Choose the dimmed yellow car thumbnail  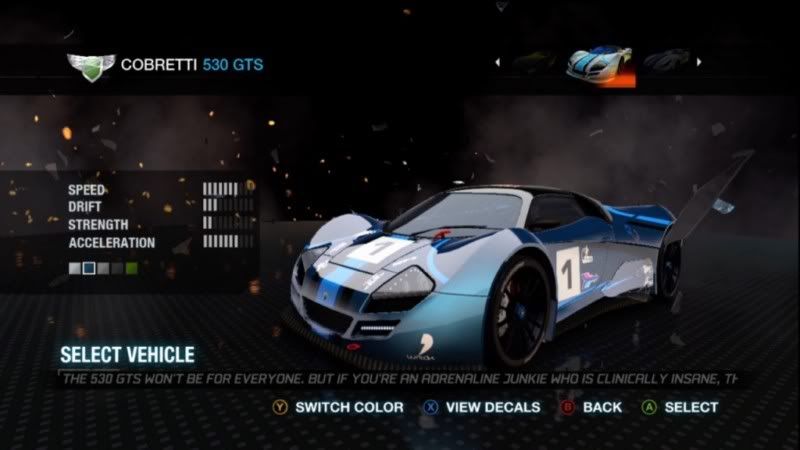(533, 62)
